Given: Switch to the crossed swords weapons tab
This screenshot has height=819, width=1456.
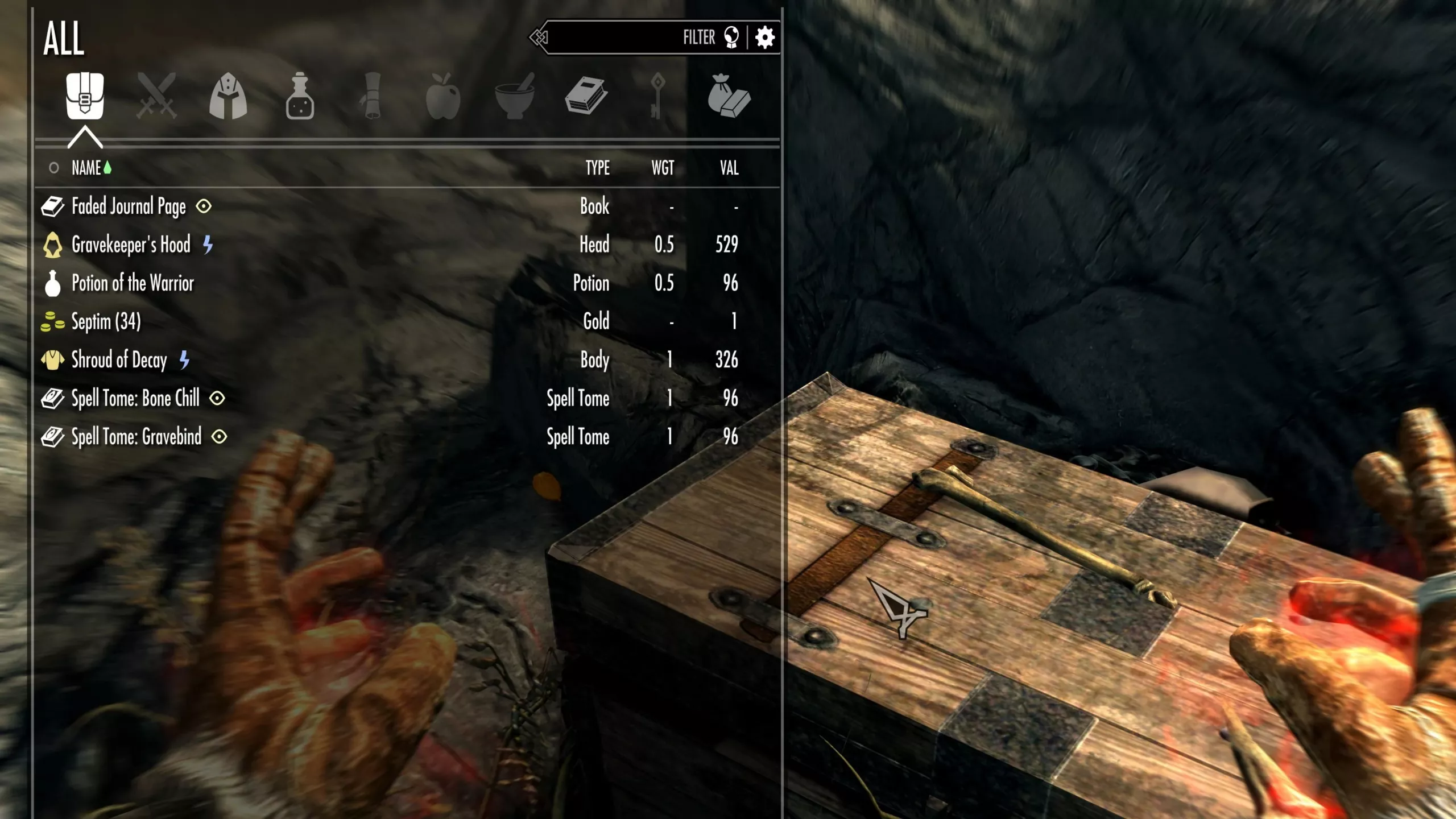Looking at the screenshot, I should [x=156, y=96].
